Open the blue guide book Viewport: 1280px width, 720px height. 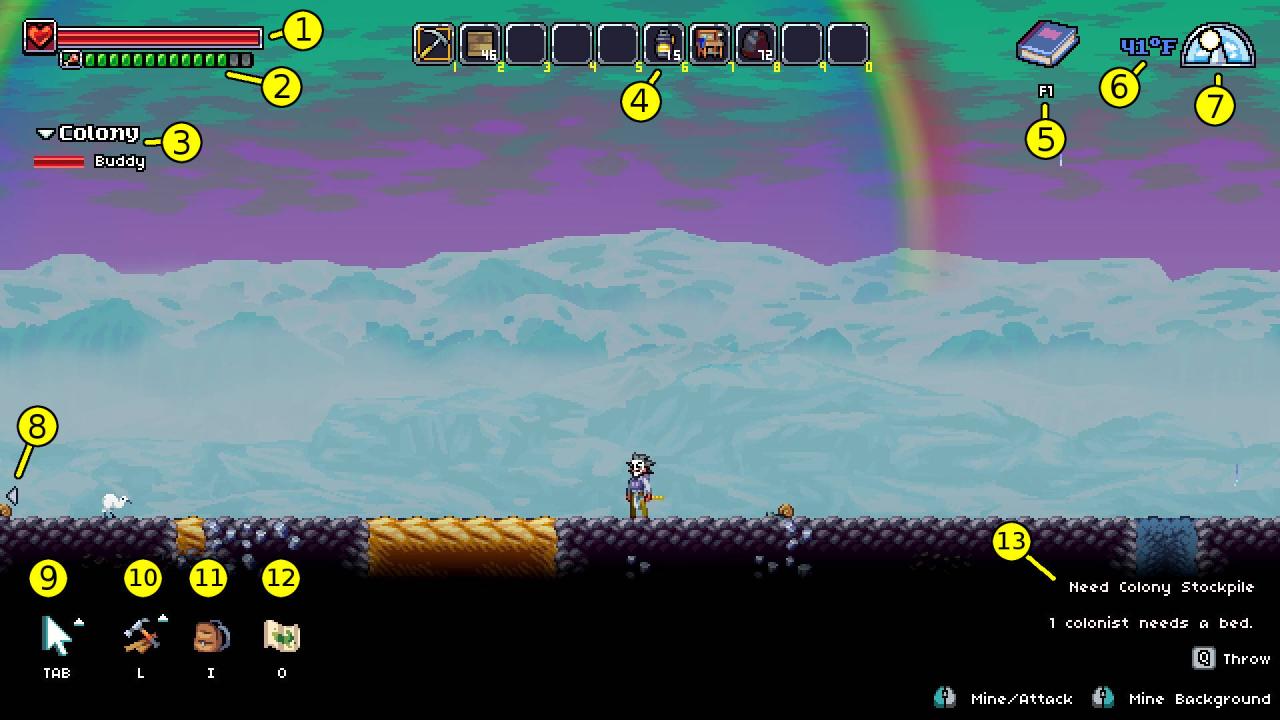[1046, 46]
